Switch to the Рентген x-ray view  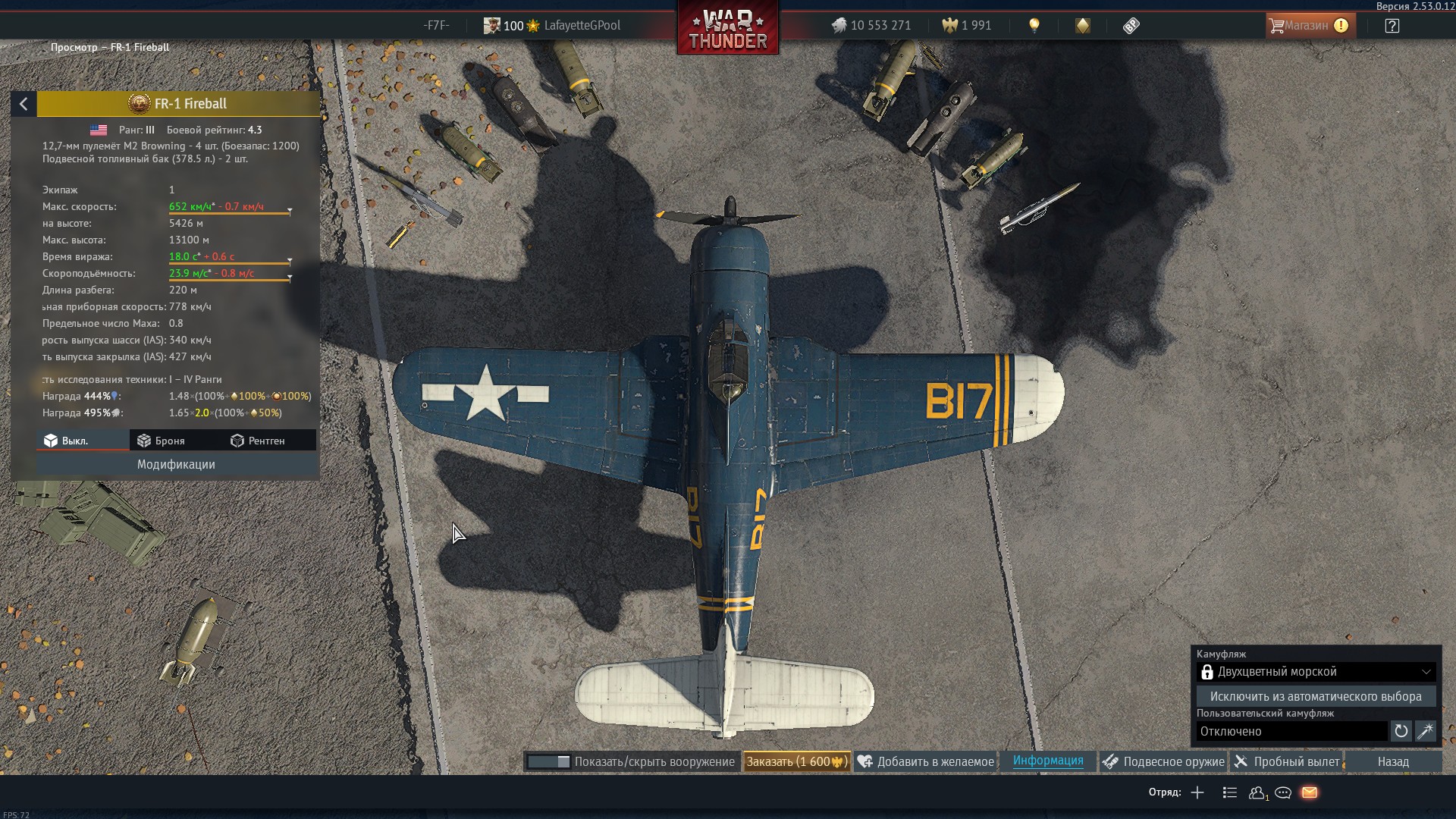[258, 441]
